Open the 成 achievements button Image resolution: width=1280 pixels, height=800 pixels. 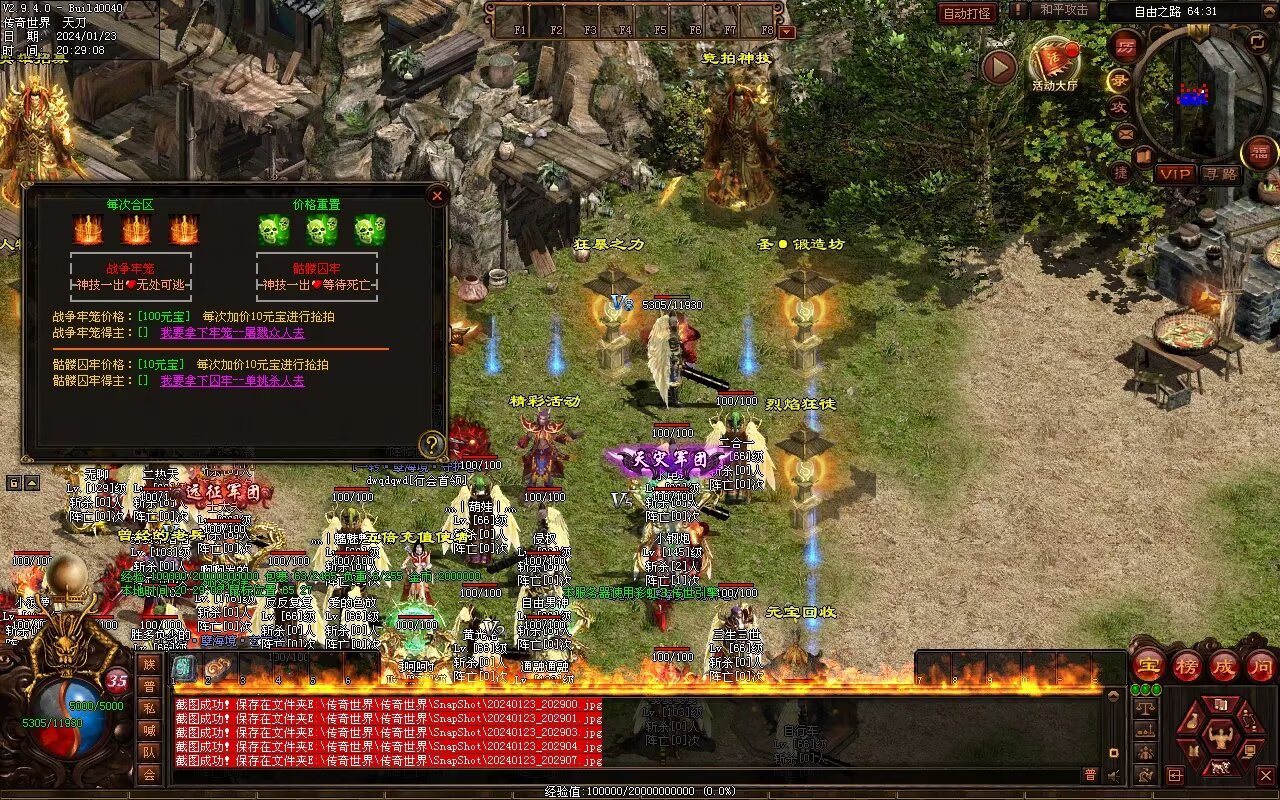tap(1224, 665)
